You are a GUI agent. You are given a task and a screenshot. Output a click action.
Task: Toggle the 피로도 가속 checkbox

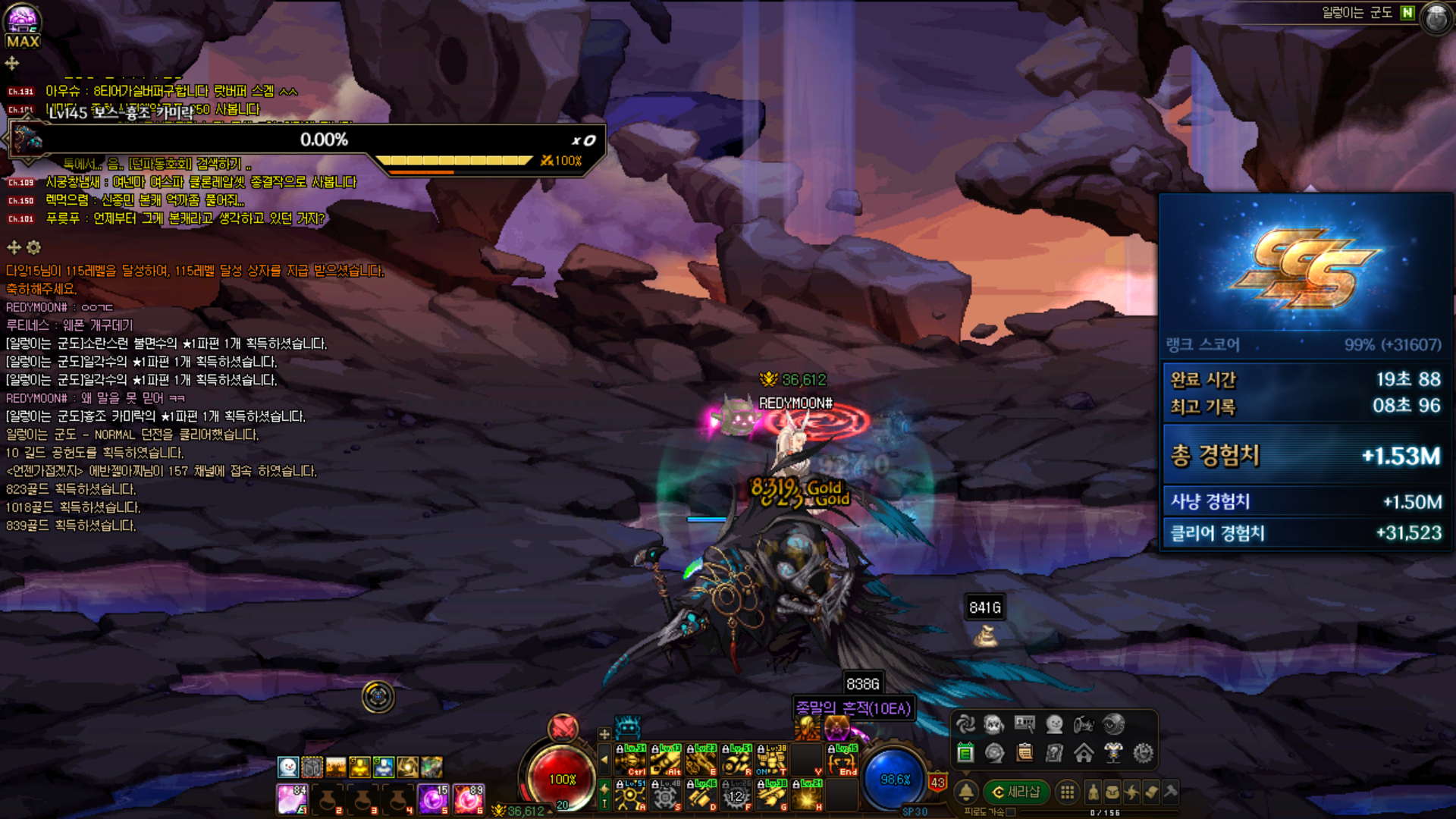(x=1011, y=812)
